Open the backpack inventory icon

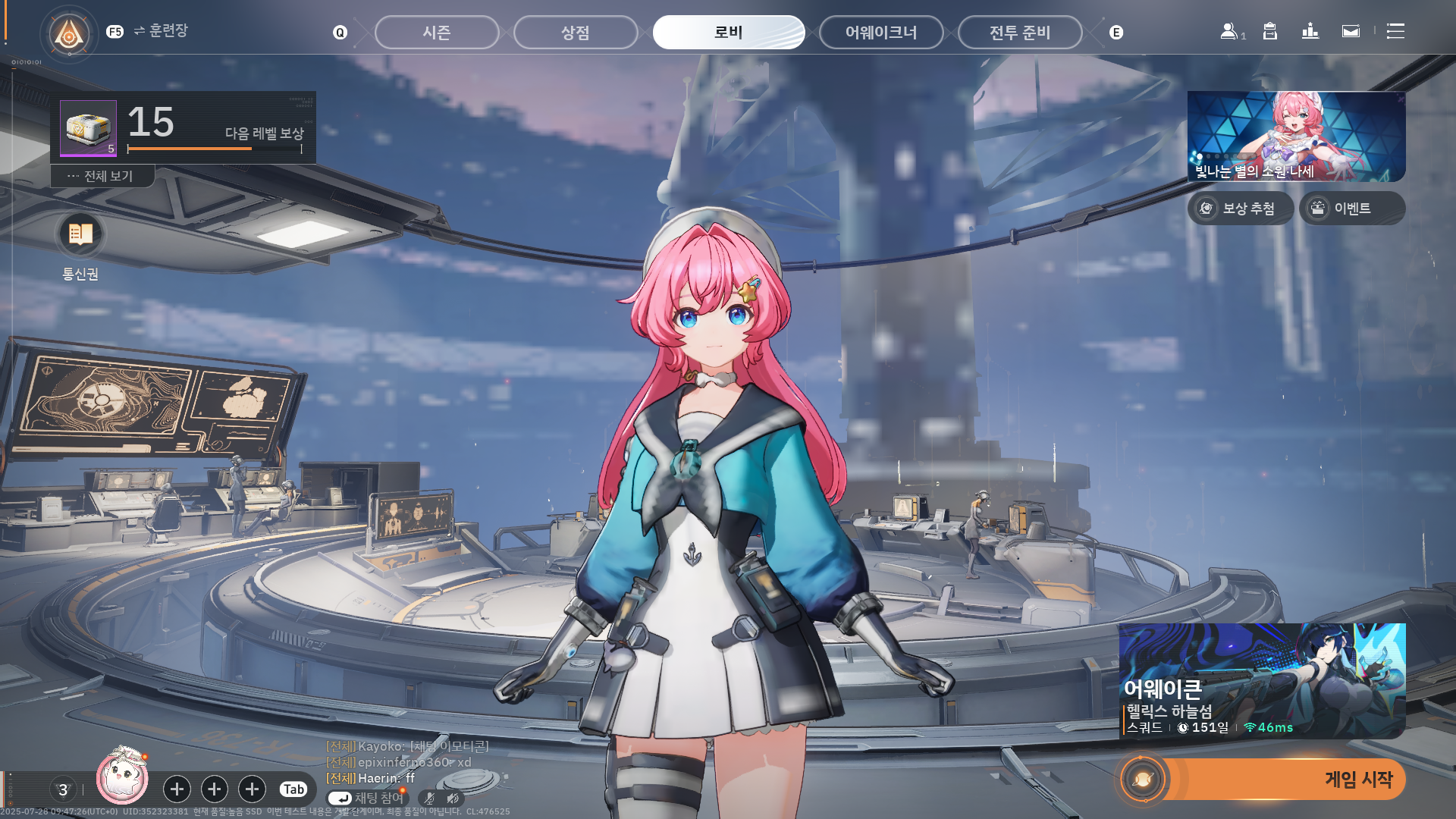[1270, 31]
